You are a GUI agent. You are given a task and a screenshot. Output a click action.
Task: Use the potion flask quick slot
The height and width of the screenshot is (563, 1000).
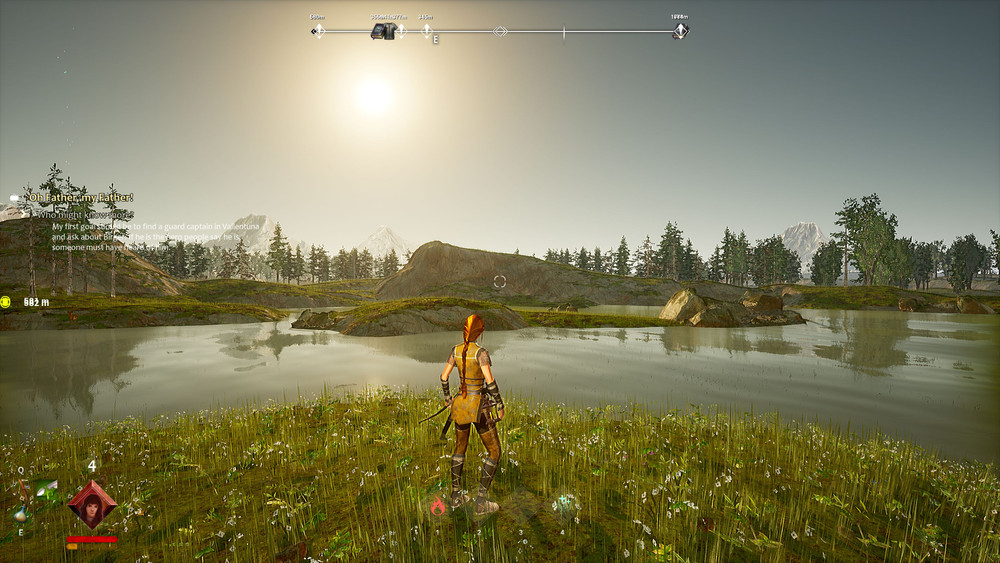pyautogui.click(x=21, y=514)
